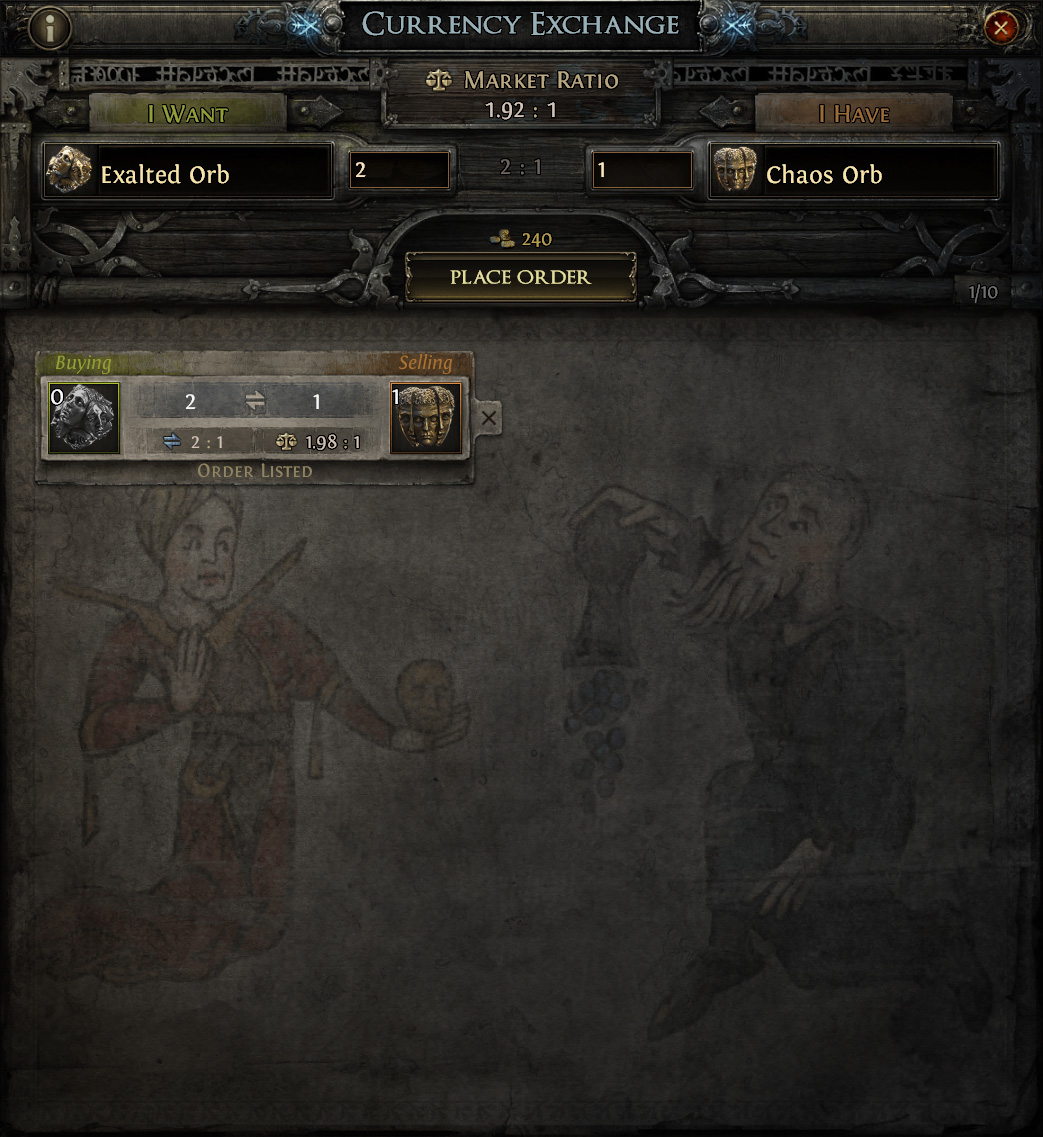The width and height of the screenshot is (1043, 1137).
Task: Cancel the listed order with X
Action: tap(488, 418)
